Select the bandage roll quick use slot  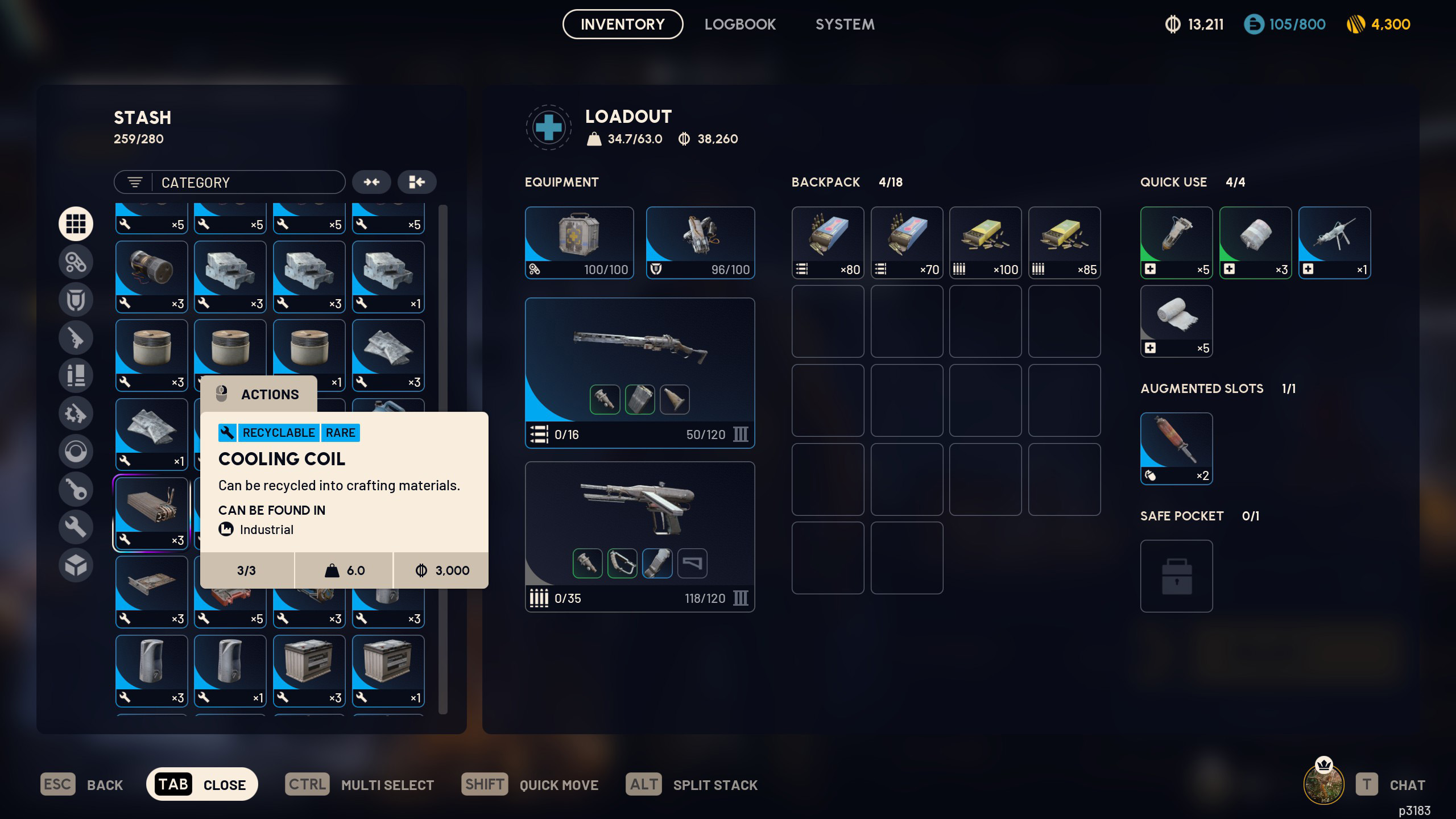click(1176, 321)
